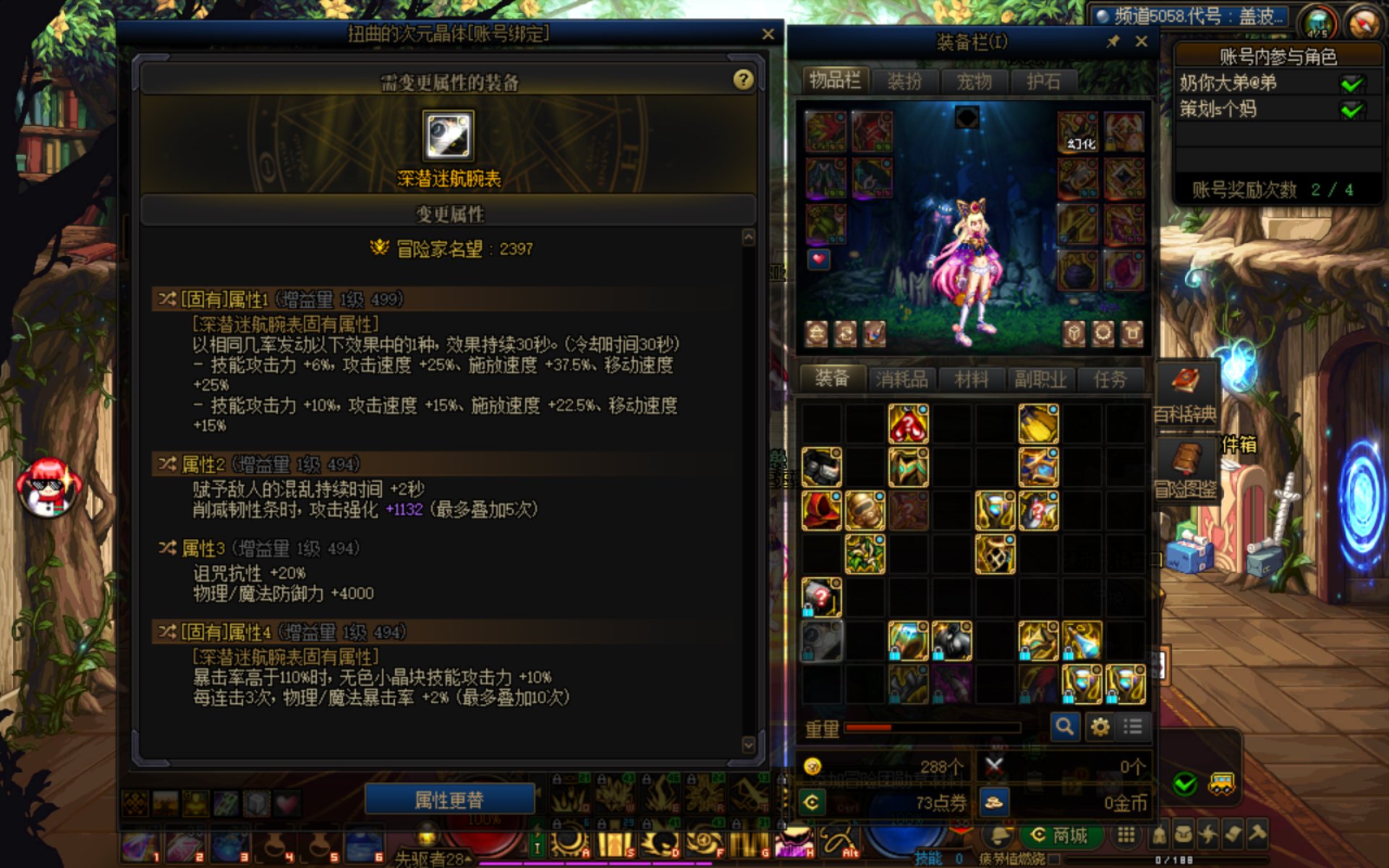The height and width of the screenshot is (868, 1389).
Task: Click the magnifier search icon in the inventory
Action: pyautogui.click(x=1064, y=726)
